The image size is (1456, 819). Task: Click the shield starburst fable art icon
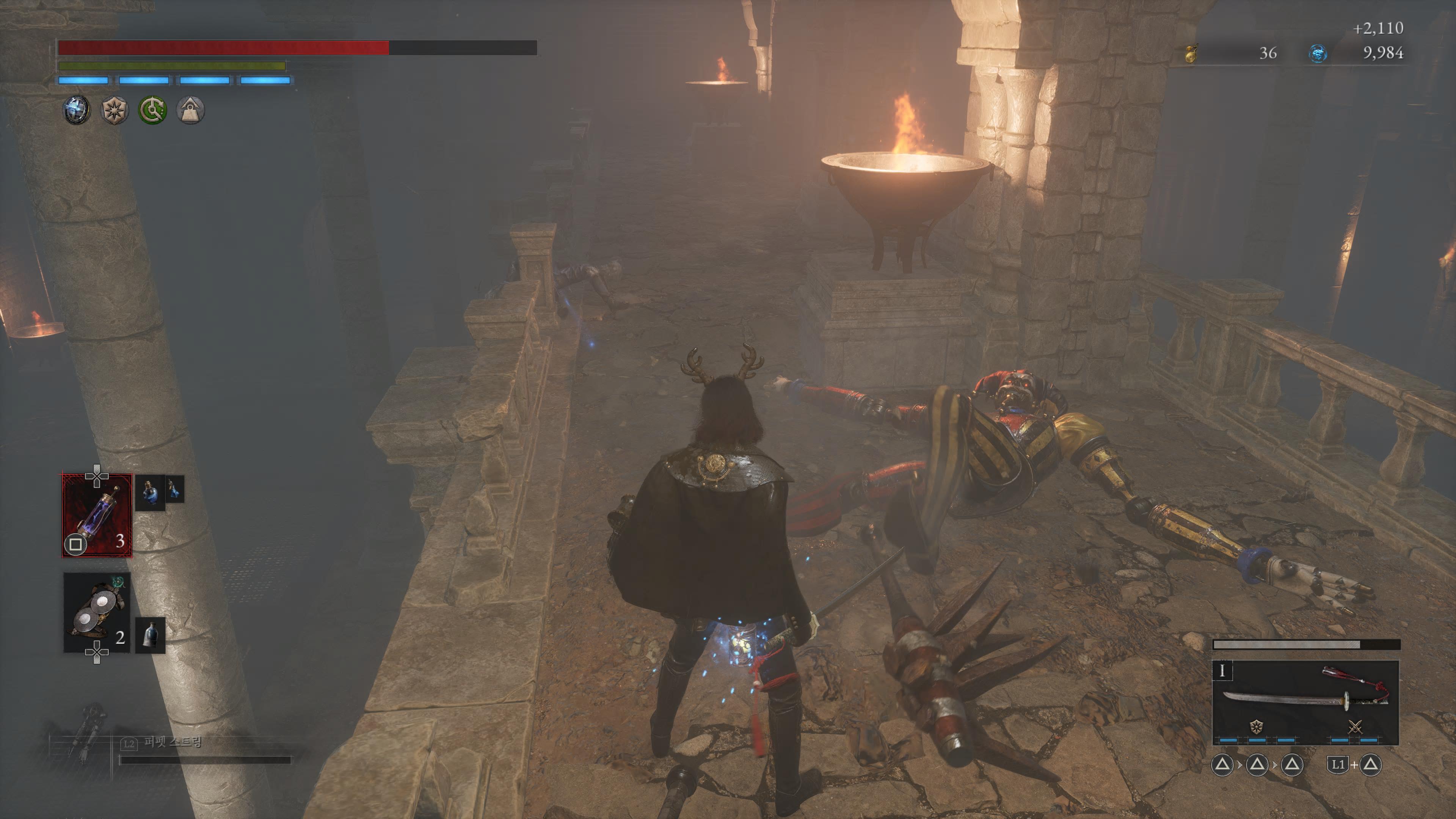pos(1257,727)
